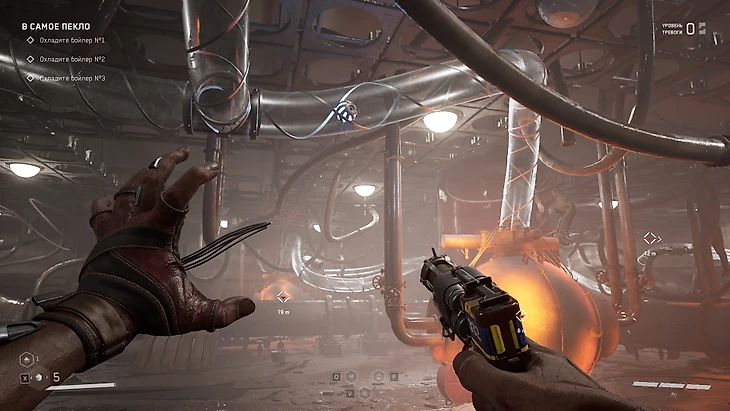This screenshot has height=411, width=730.
Task: Click the diamond waypoint marker without a distance label
Action: pyautogui.click(x=651, y=238)
